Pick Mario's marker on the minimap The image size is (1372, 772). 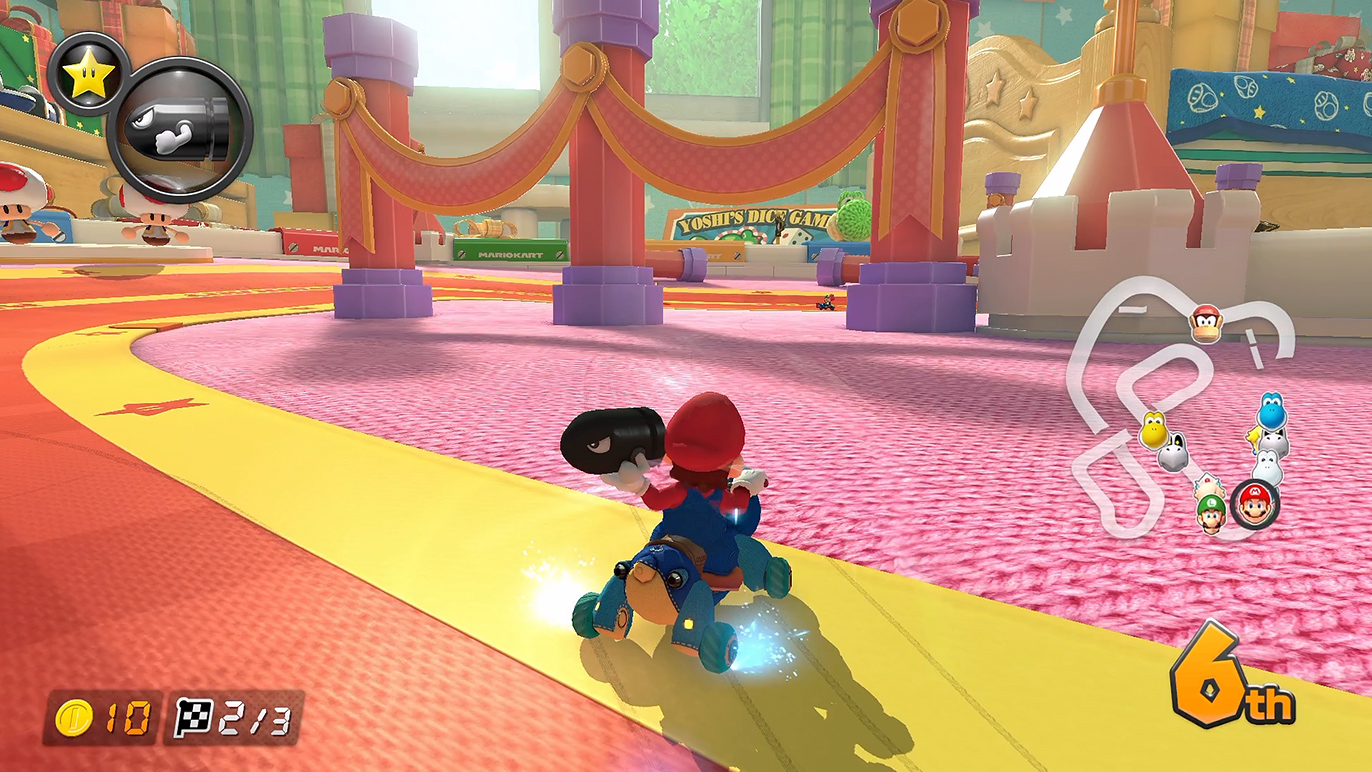click(x=1254, y=505)
